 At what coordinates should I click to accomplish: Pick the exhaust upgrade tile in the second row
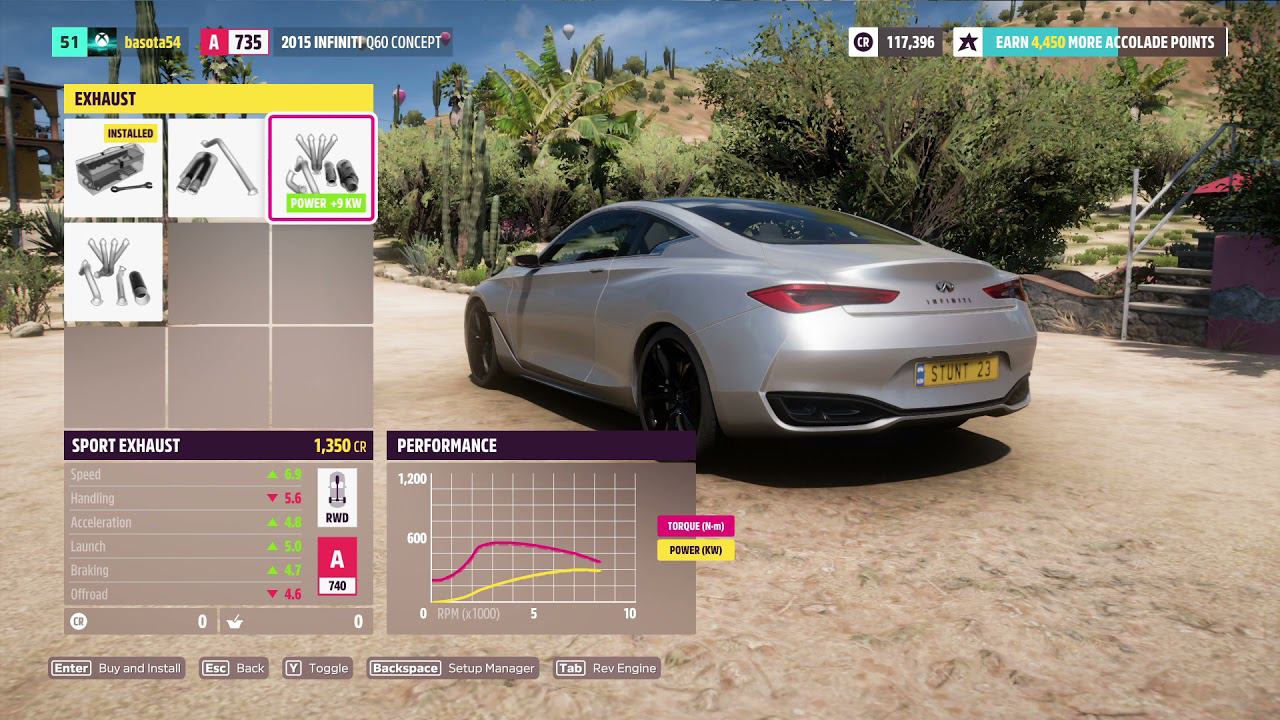113,272
